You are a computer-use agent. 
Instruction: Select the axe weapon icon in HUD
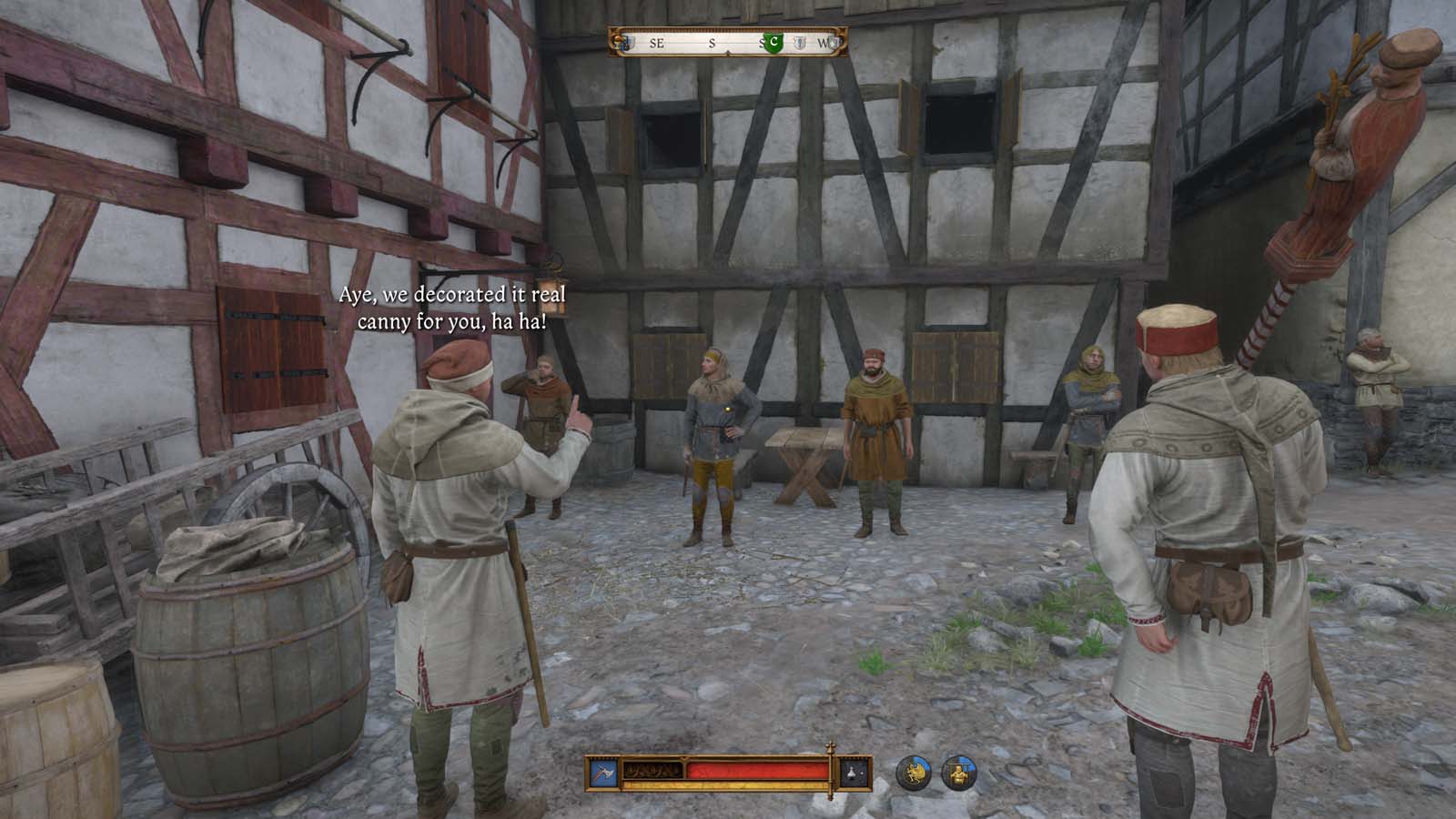click(602, 773)
